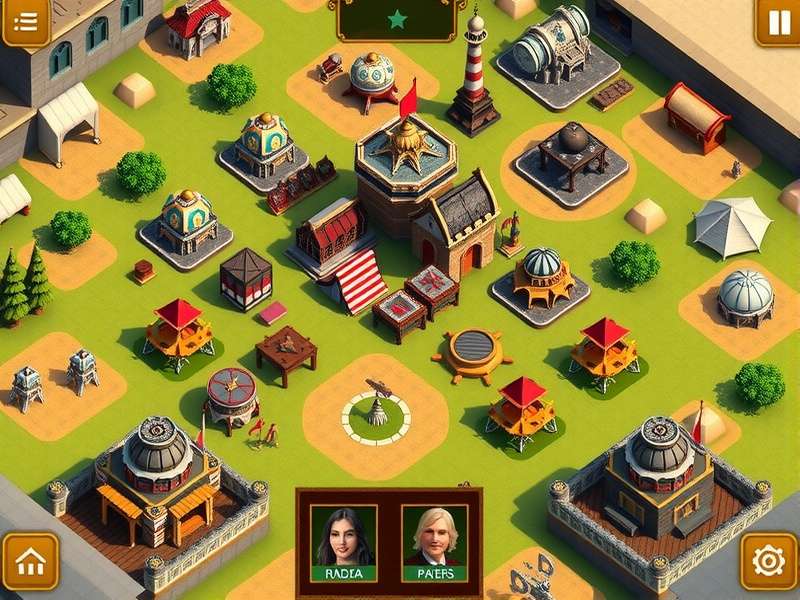Open the list menu button
This screenshot has width=800, height=600.
pyautogui.click(x=26, y=22)
